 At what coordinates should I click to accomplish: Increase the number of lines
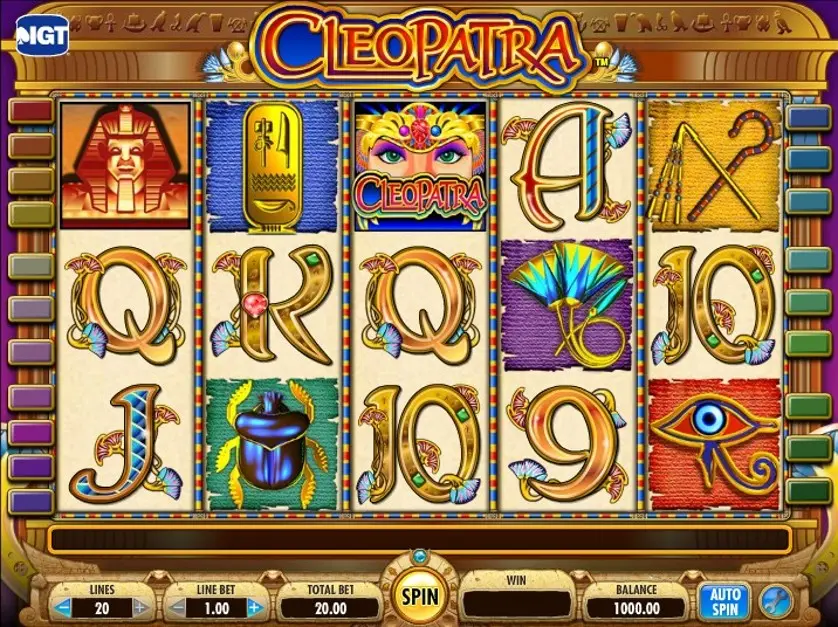(x=140, y=607)
